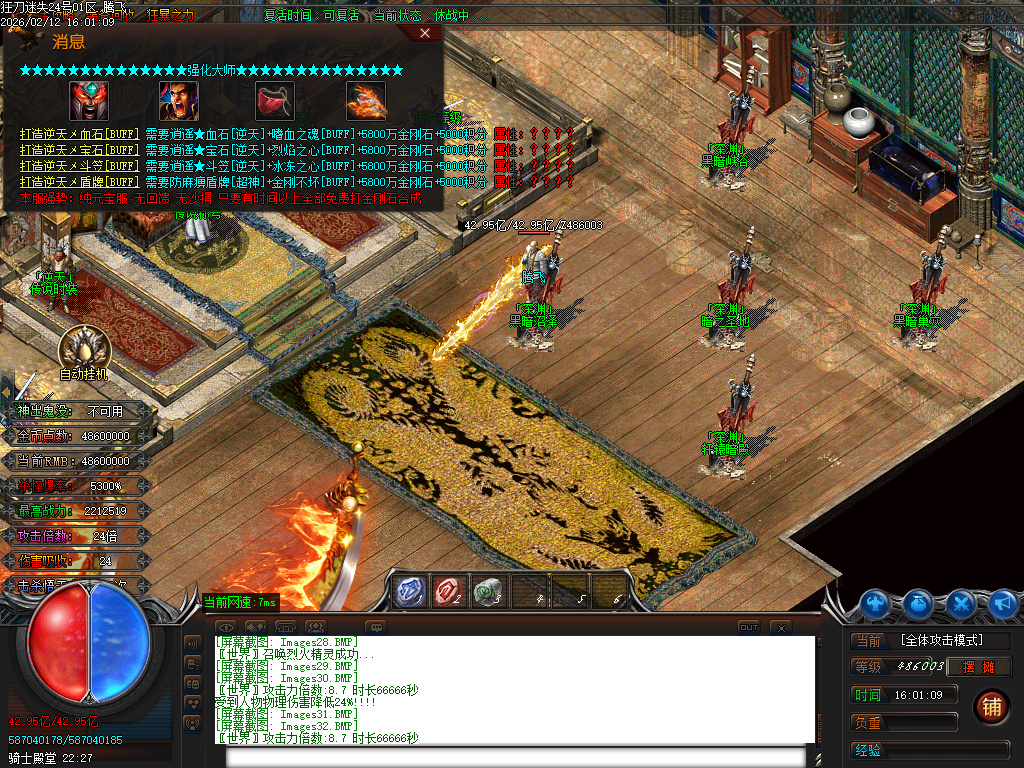Screen dimensions: 1024x768
Task: Click the flaming shield item icon
Action: (365, 100)
